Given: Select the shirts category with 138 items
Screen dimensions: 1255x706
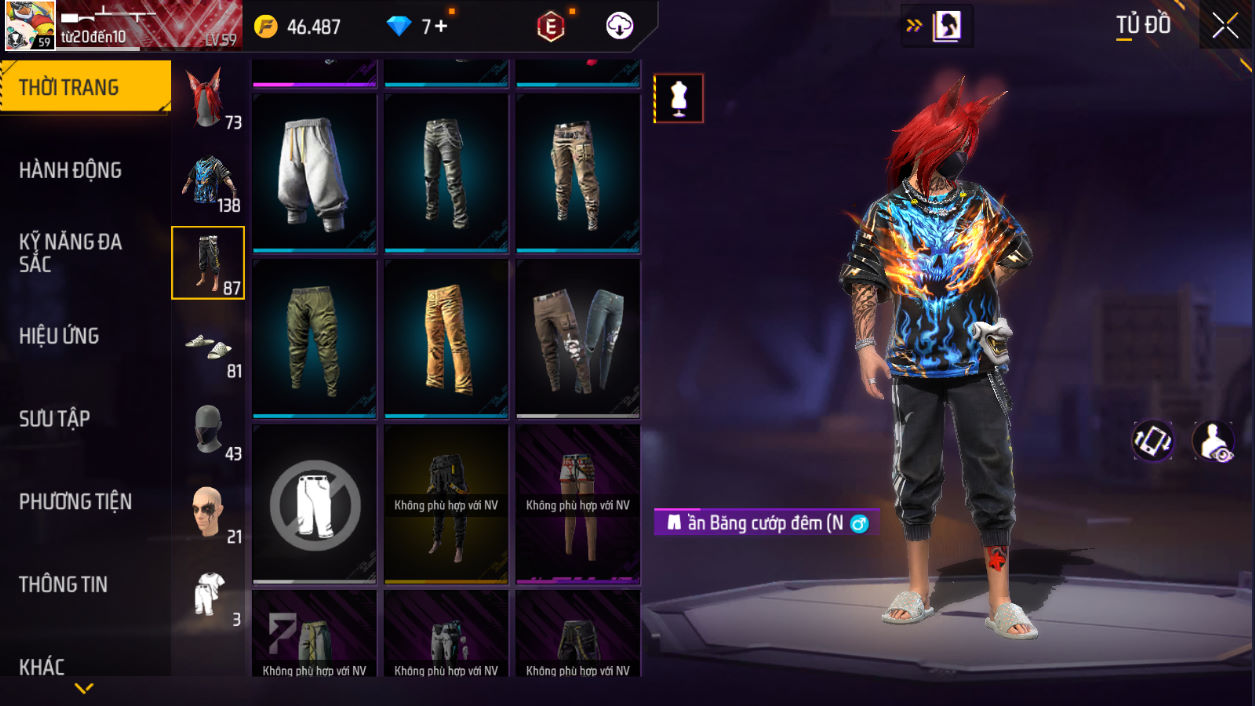Looking at the screenshot, I should [x=208, y=181].
